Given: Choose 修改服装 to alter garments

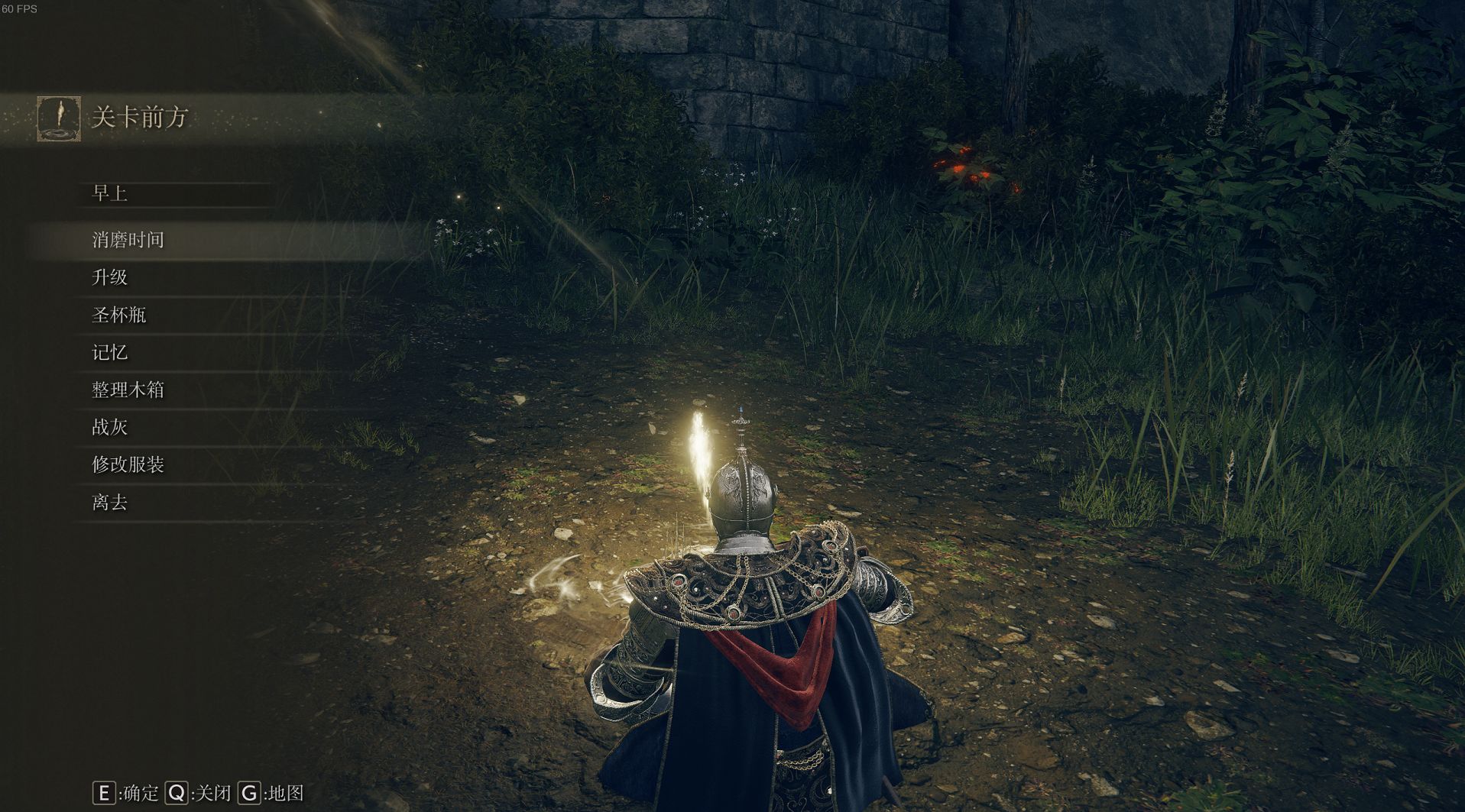Looking at the screenshot, I should click(x=128, y=464).
